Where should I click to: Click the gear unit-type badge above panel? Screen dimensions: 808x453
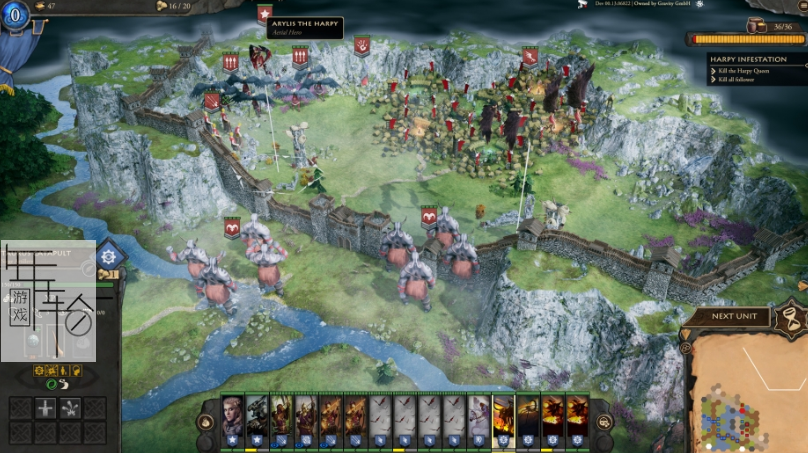(107, 257)
